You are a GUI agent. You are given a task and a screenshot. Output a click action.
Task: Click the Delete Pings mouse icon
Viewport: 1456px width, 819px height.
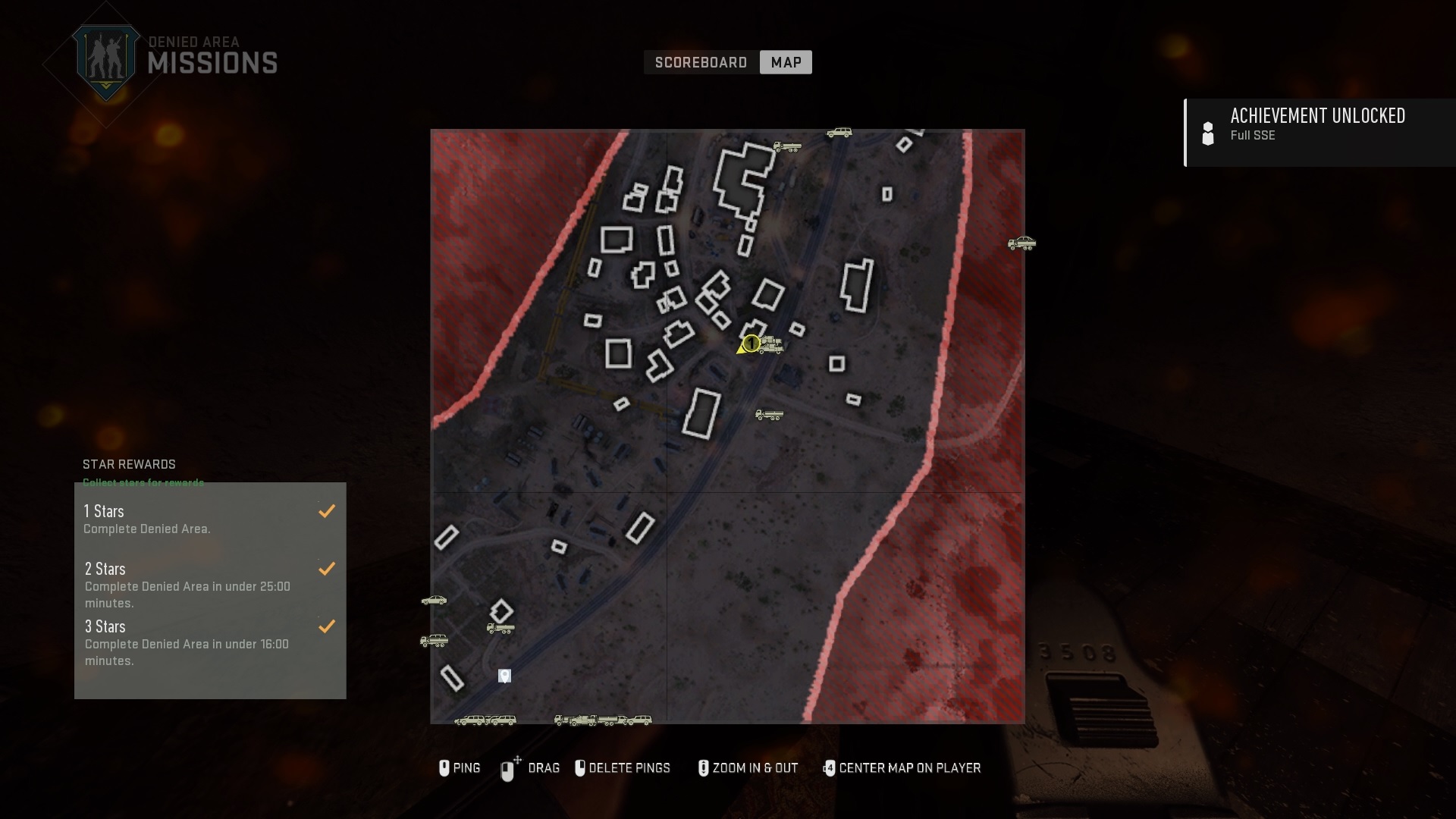click(581, 768)
